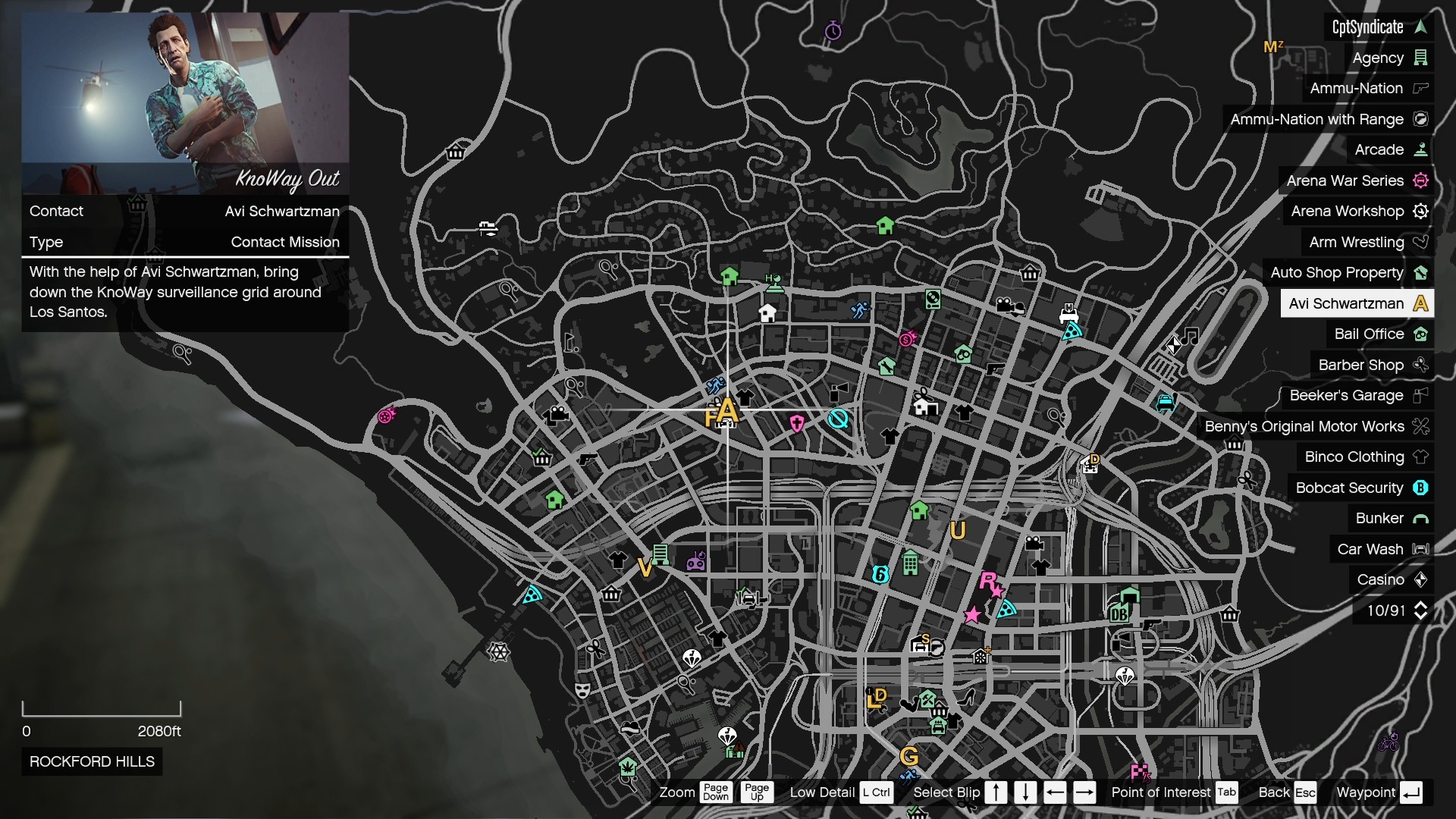Select the Bunker legend icon
This screenshot has height=819, width=1456.
coord(1421,518)
